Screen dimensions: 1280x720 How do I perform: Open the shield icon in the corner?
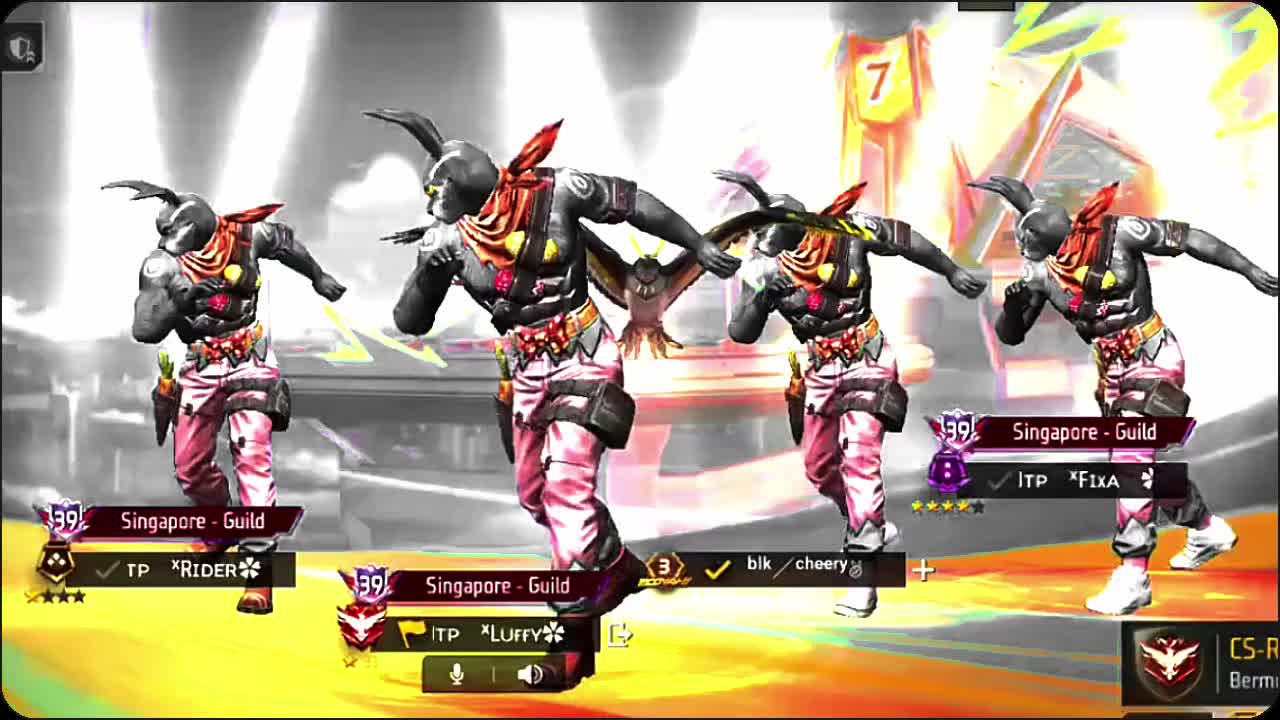pos(22,47)
